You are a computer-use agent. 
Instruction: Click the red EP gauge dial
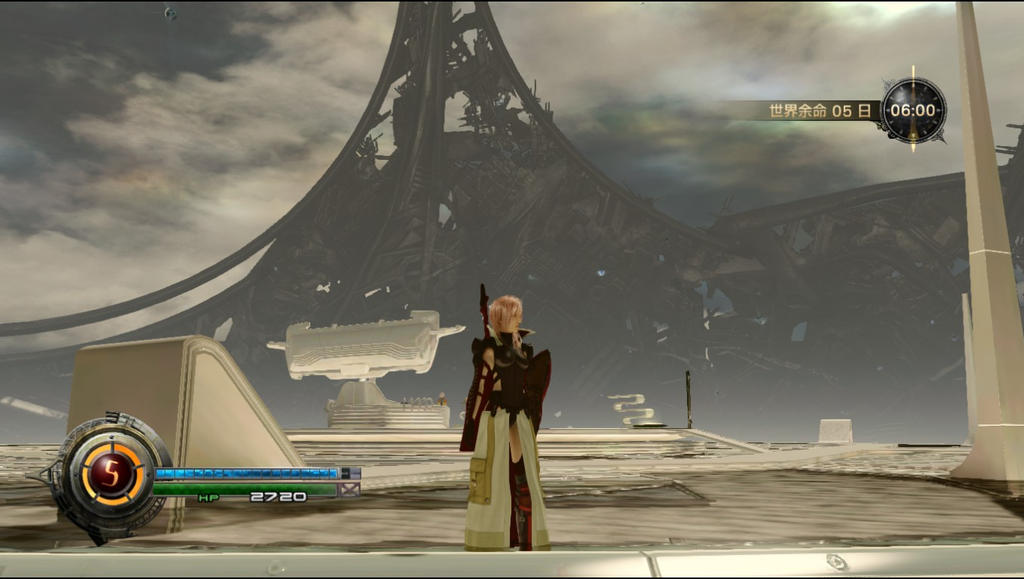click(x=111, y=473)
